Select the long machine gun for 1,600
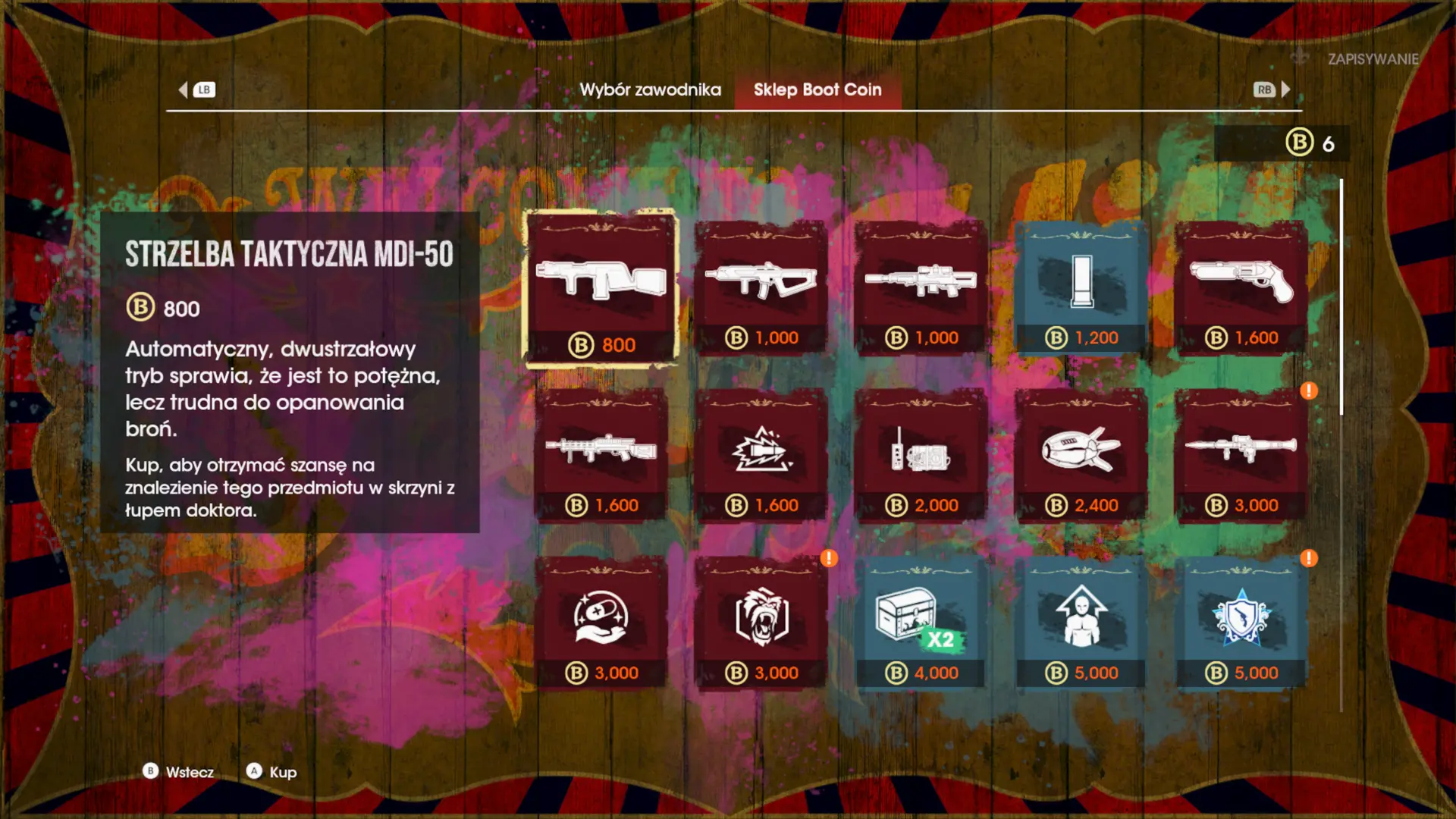Viewport: 1456px width, 819px height. point(601,455)
